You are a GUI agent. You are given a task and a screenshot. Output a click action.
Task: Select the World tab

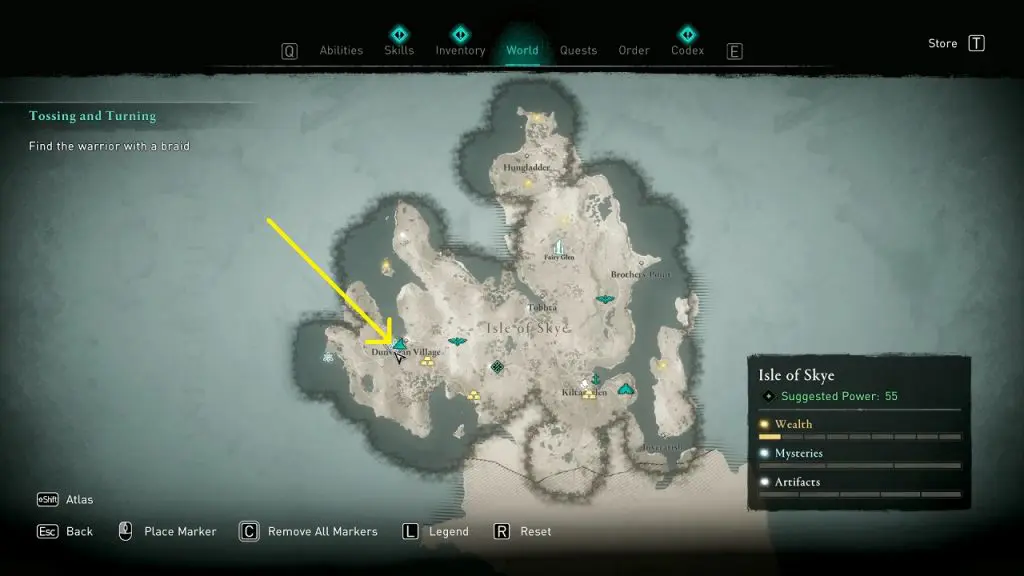click(x=522, y=51)
